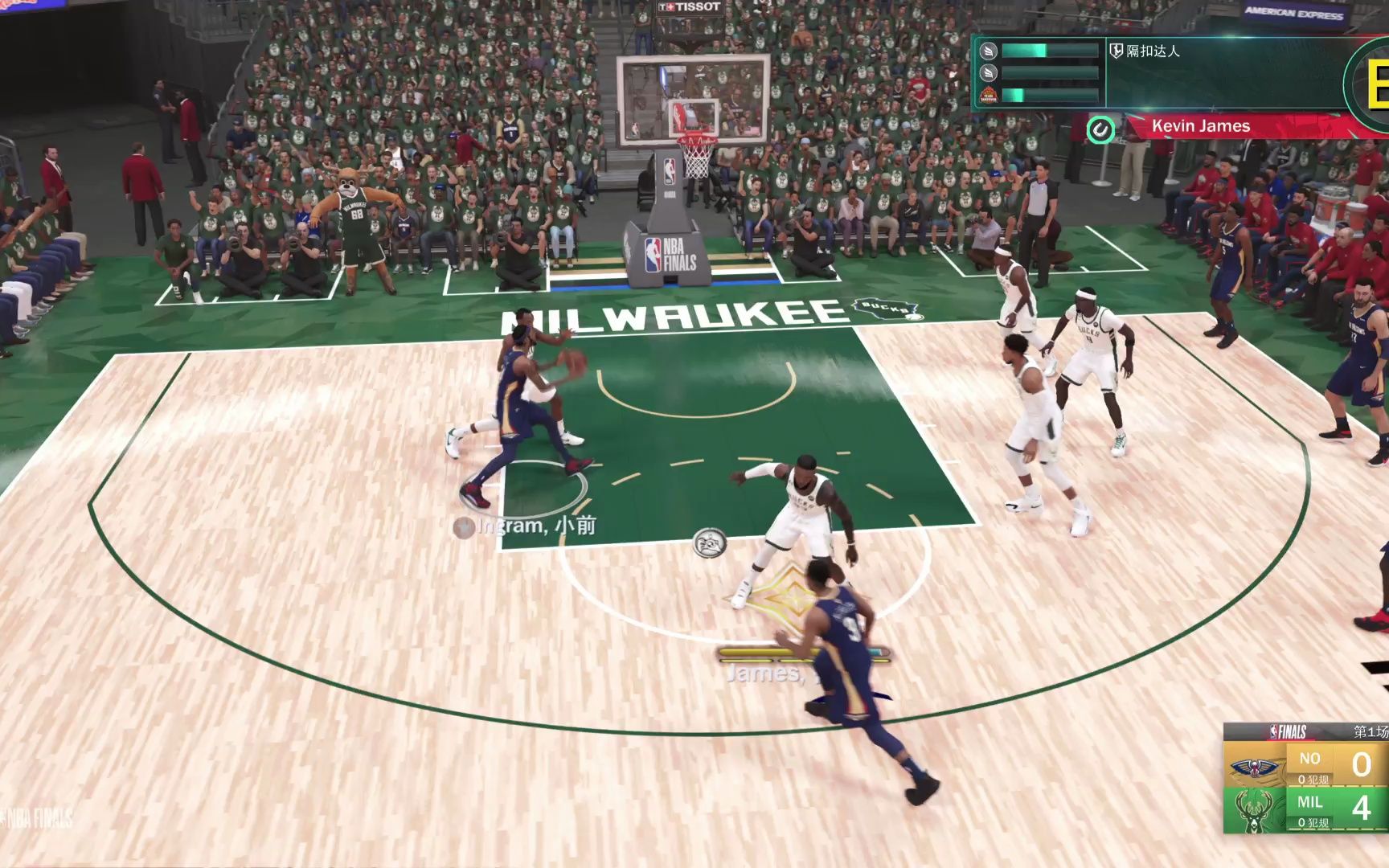The image size is (1389, 868).
Task: Select the FINALS scoreboard header
Action: point(1291,731)
